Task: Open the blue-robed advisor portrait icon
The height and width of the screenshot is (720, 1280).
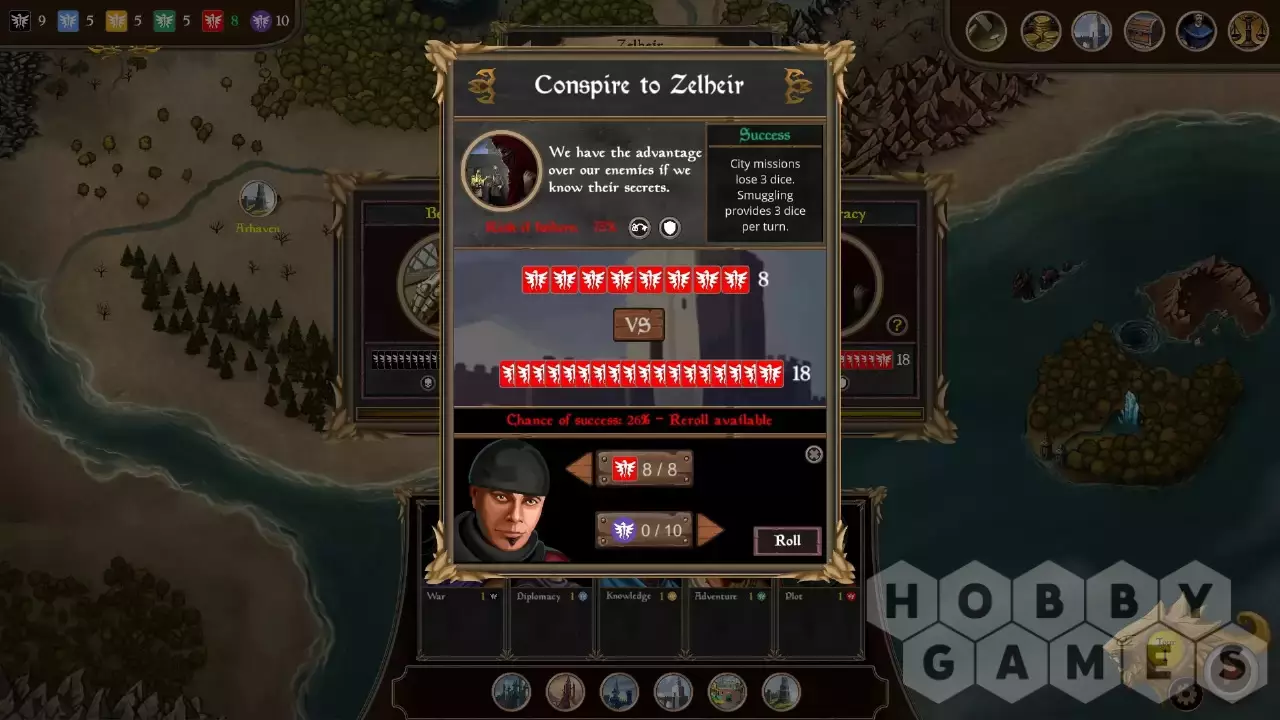Action: [x=1196, y=31]
